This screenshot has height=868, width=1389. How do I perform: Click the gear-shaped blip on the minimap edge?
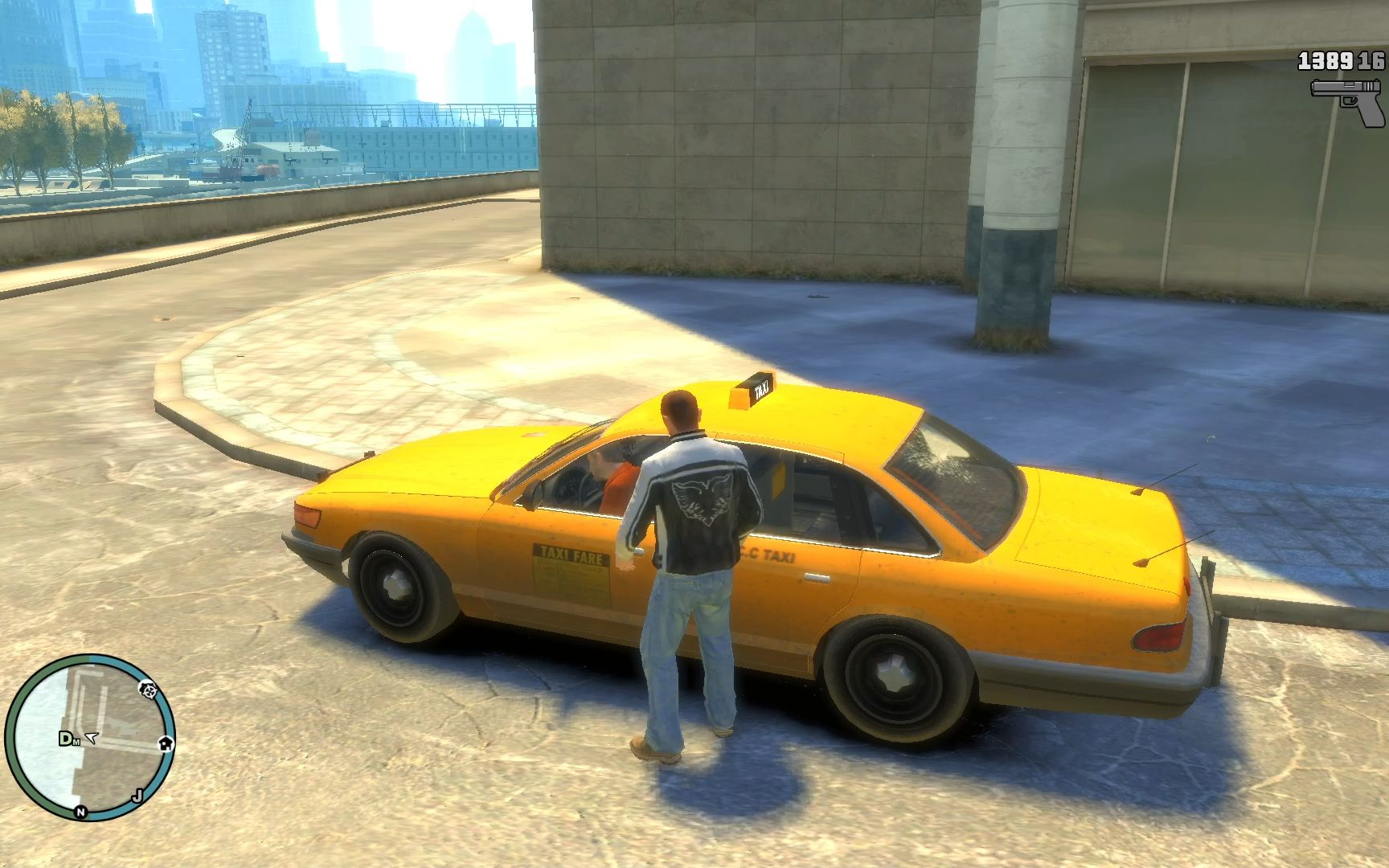coord(148,688)
